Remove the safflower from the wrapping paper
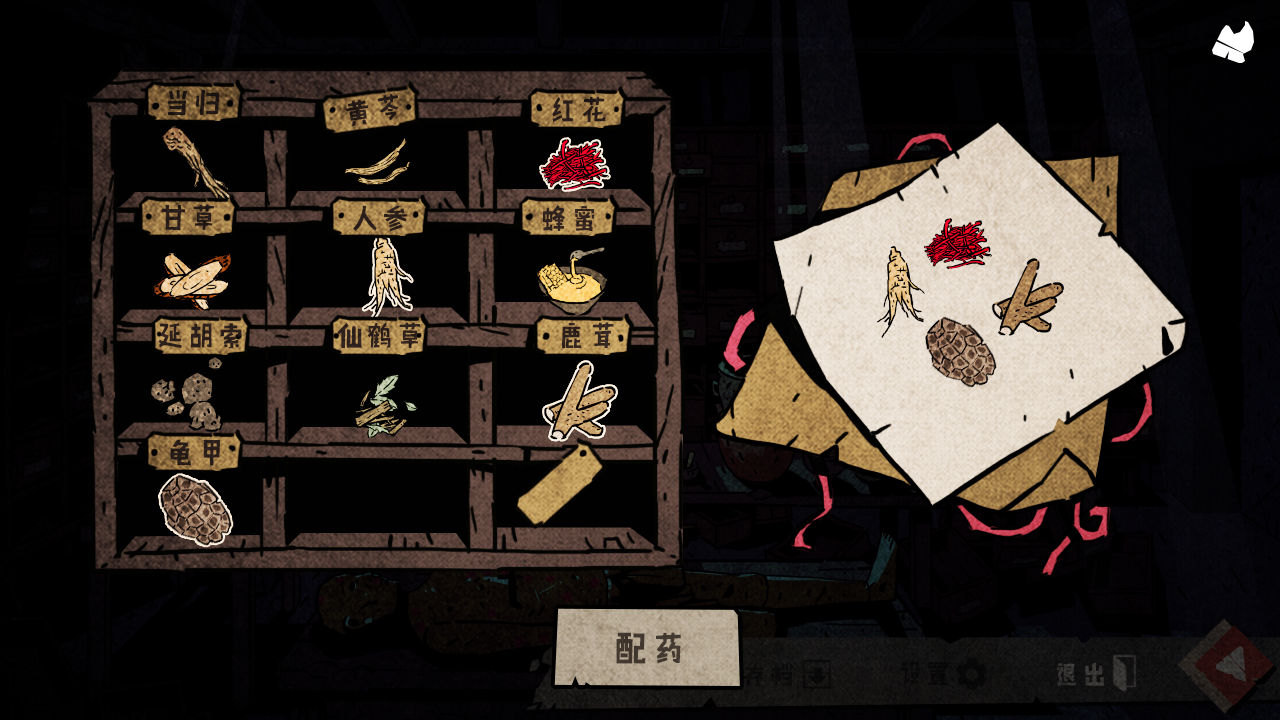Viewport: 1280px width, 720px height. [957, 243]
